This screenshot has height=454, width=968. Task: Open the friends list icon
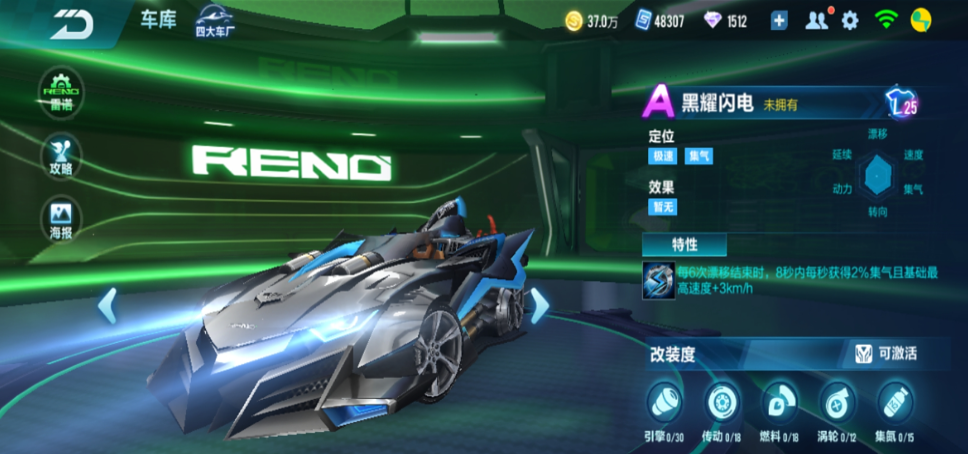pos(817,21)
